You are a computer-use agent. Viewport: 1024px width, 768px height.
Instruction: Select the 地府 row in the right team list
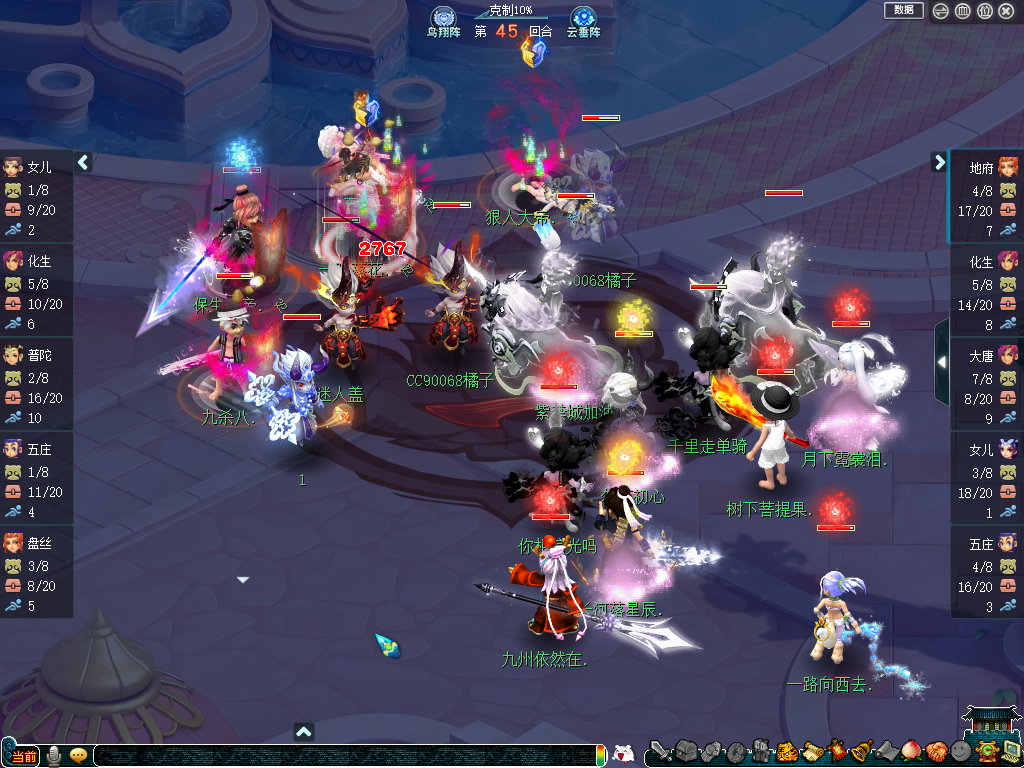(986, 198)
